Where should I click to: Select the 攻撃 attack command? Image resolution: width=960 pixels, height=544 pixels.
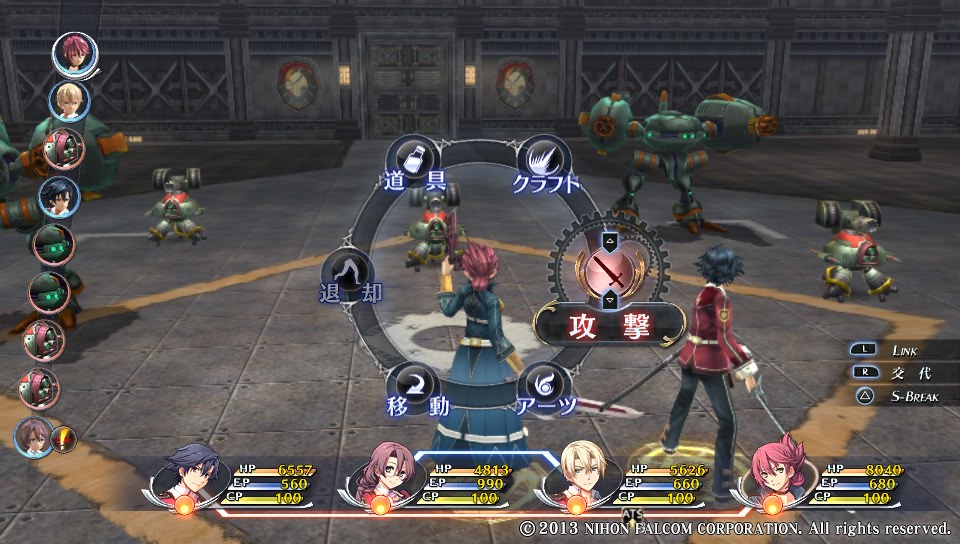tap(609, 326)
